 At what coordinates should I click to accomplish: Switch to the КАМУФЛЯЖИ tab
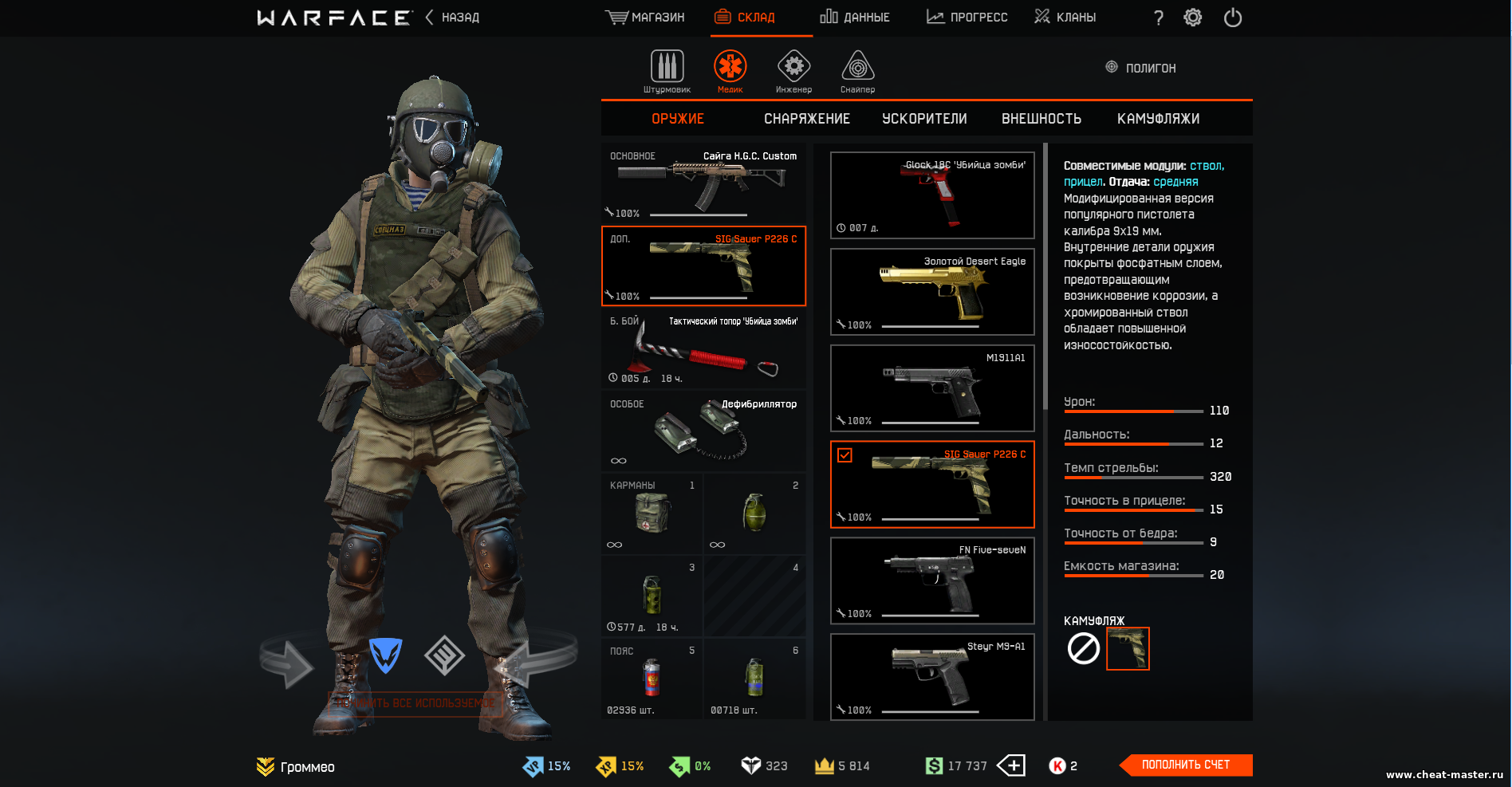pyautogui.click(x=1158, y=119)
